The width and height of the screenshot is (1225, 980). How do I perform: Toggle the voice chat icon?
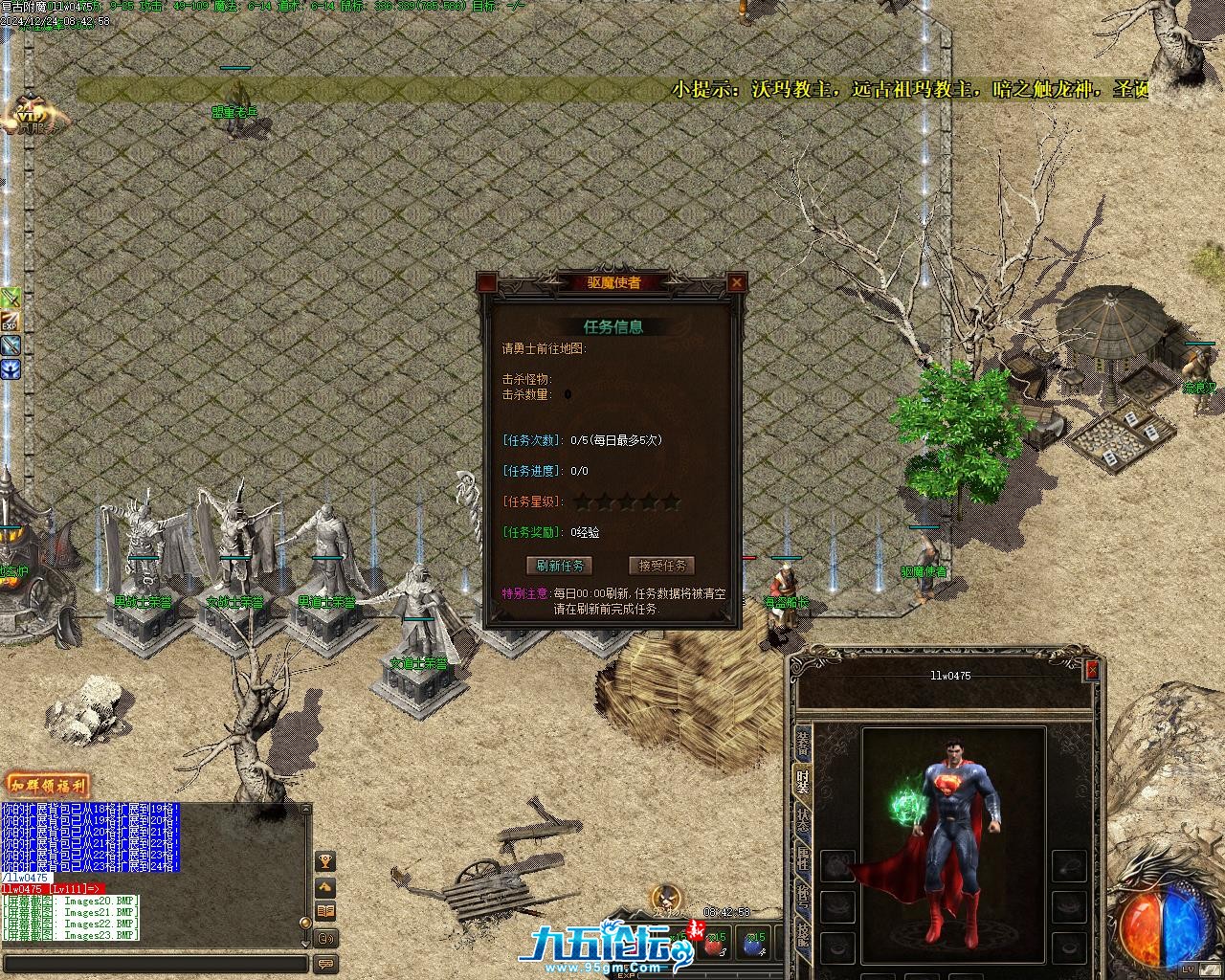pos(325,938)
